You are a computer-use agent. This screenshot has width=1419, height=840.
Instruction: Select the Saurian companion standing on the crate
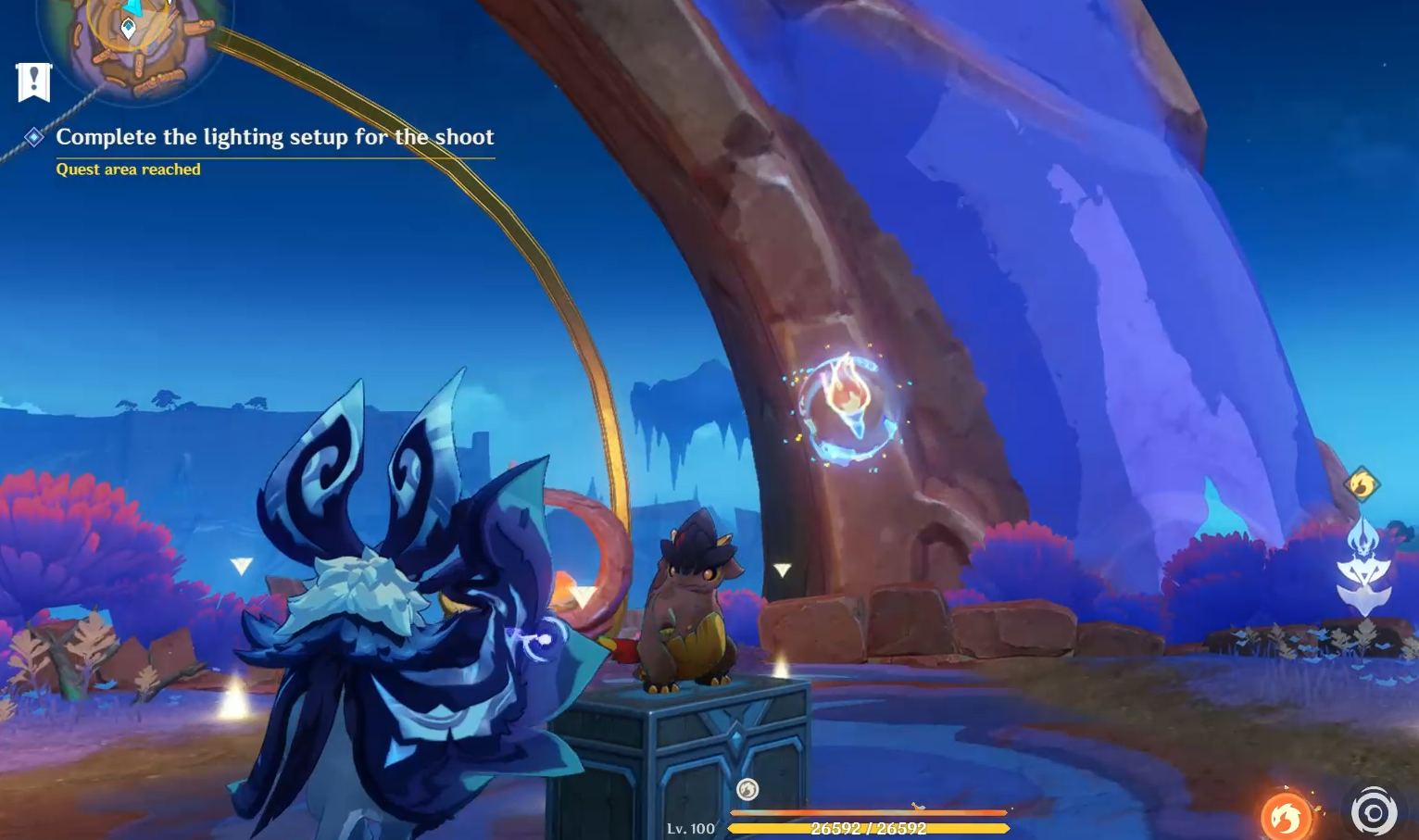tap(690, 611)
